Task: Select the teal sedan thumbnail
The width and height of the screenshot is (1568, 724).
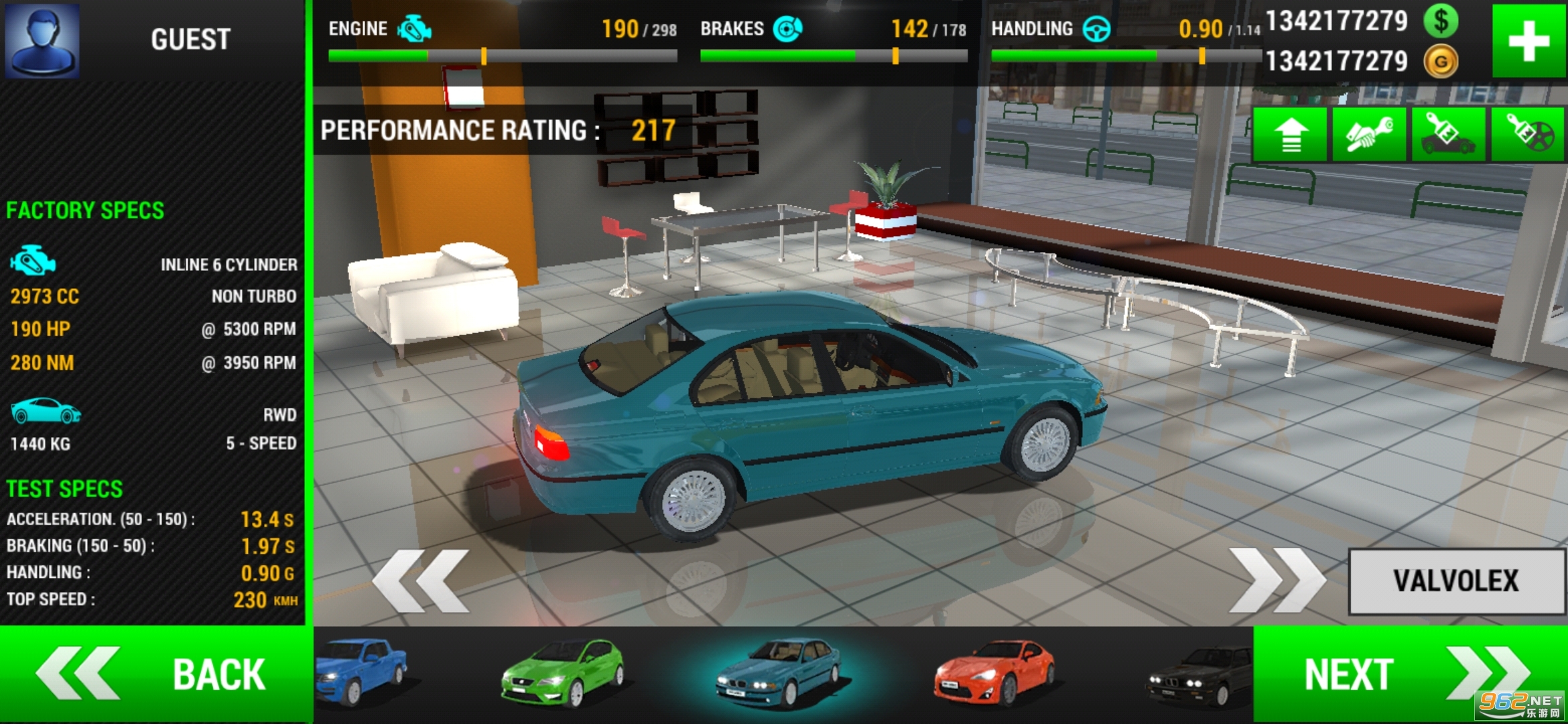Action: coord(777,674)
